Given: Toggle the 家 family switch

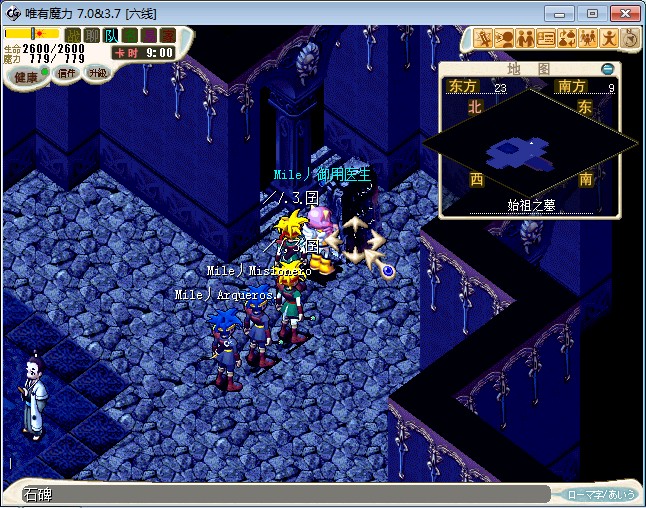Looking at the screenshot, I should 166,35.
